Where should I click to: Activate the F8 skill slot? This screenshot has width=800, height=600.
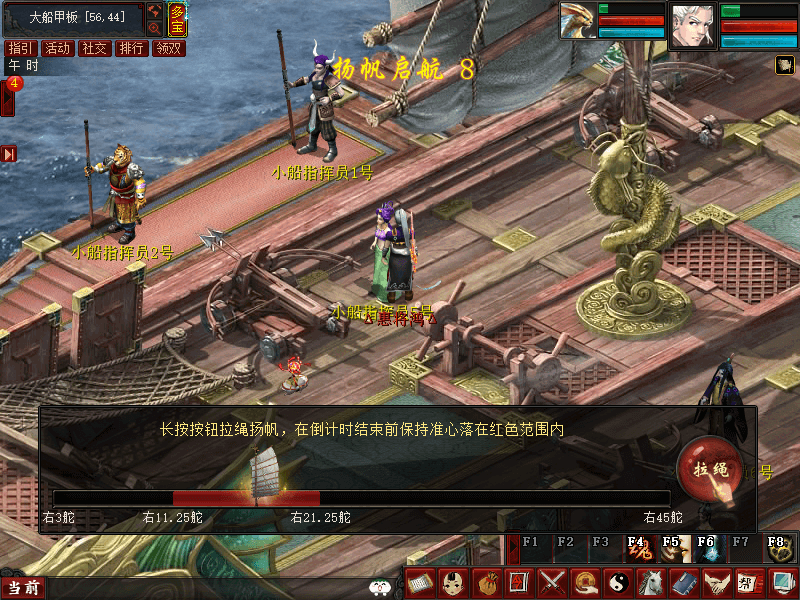click(777, 547)
